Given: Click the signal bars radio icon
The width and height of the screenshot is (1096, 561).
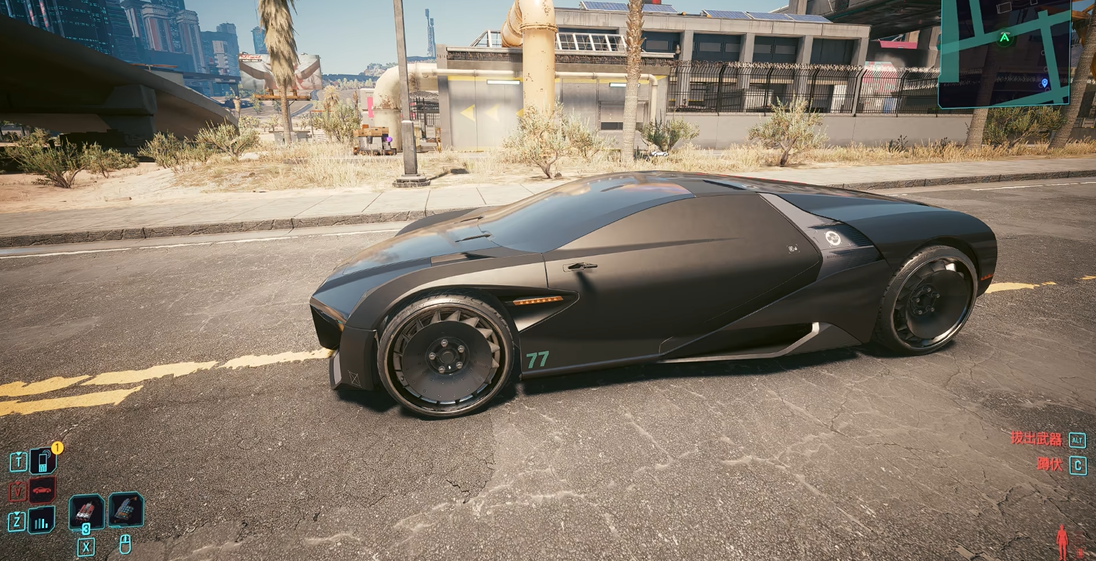Looking at the screenshot, I should coord(42,520).
